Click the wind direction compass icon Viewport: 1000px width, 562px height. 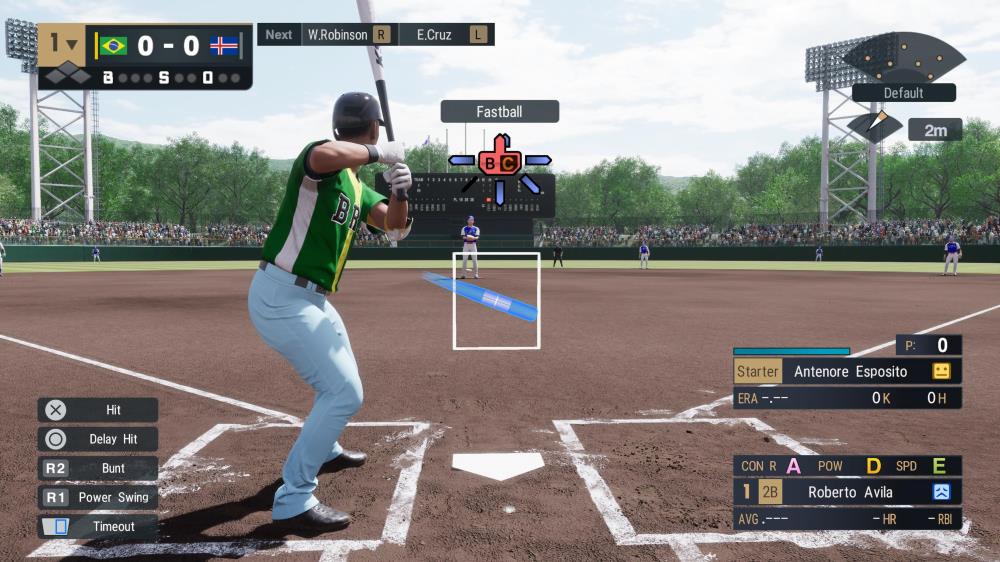coord(874,127)
